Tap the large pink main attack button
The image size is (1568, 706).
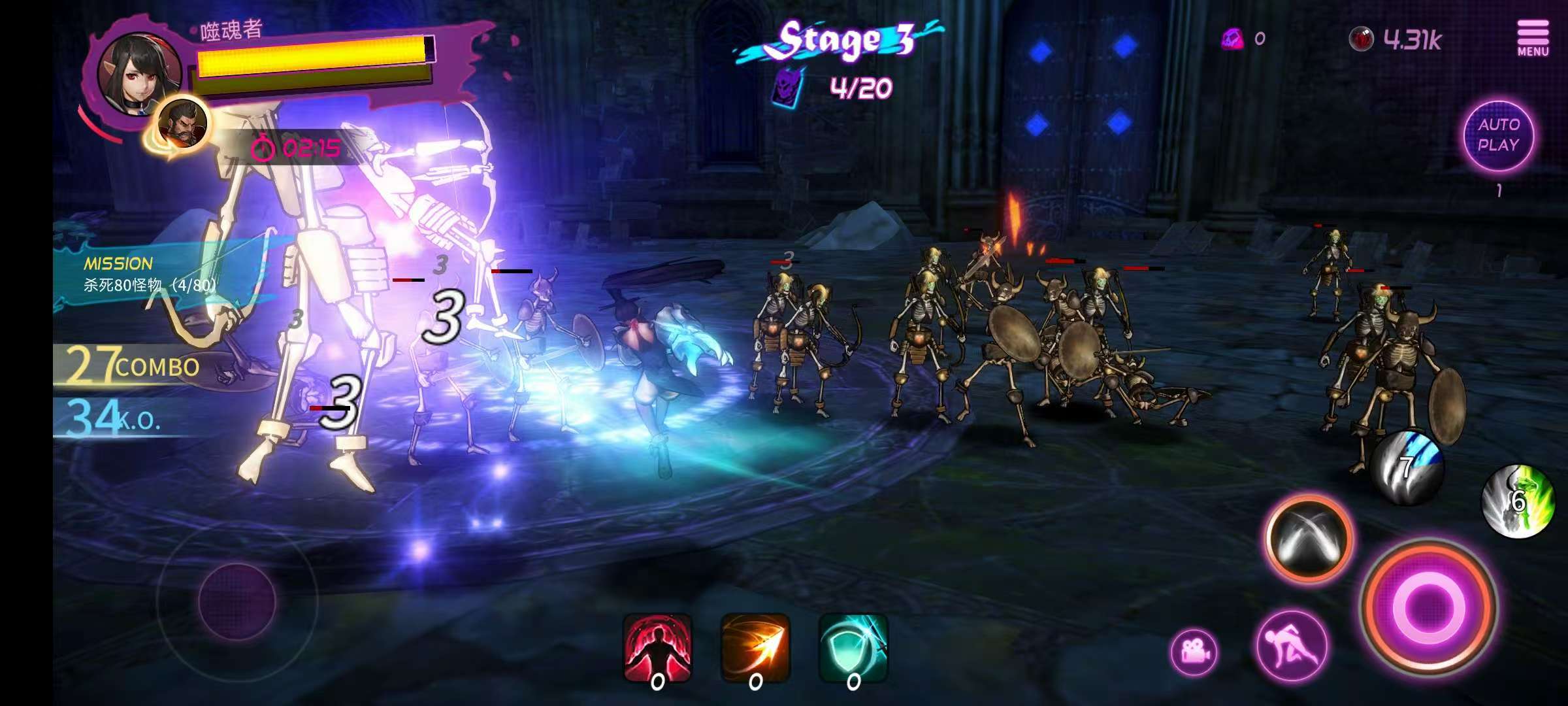(x=1429, y=608)
